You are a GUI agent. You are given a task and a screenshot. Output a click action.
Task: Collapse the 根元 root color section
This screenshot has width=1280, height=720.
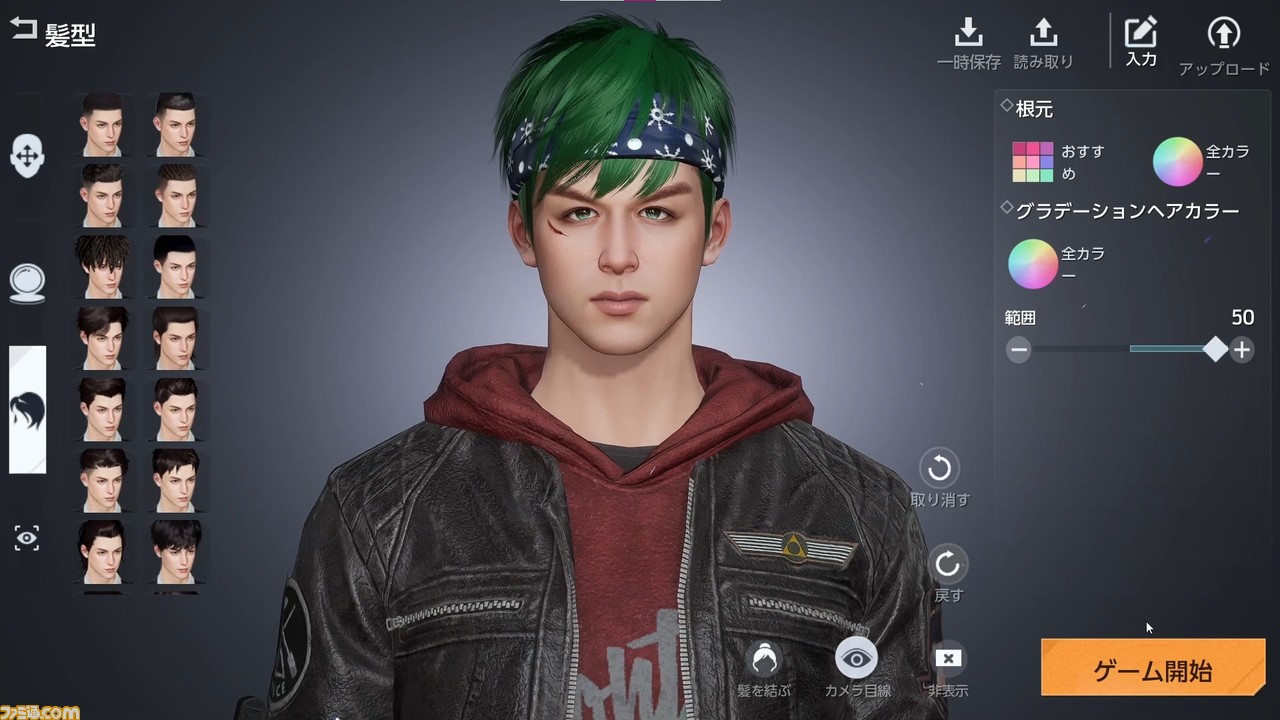[x=1005, y=108]
